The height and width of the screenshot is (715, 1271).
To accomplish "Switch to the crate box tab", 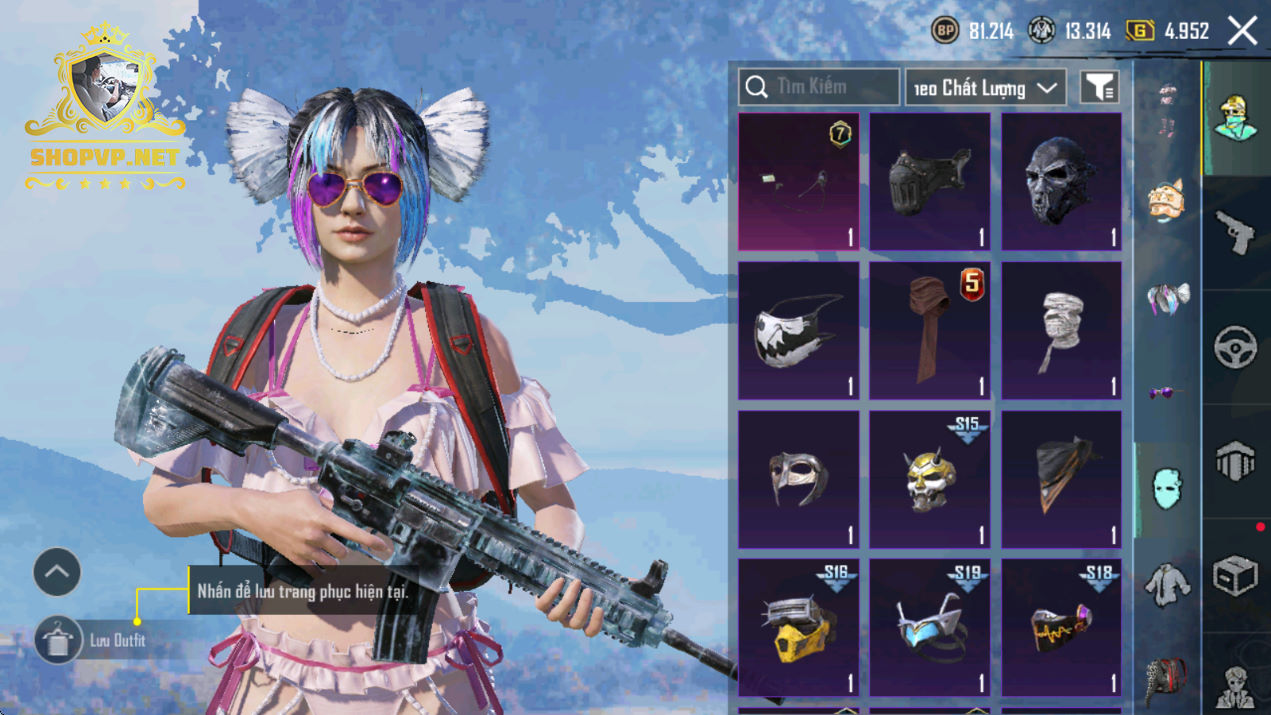I will click(1236, 576).
